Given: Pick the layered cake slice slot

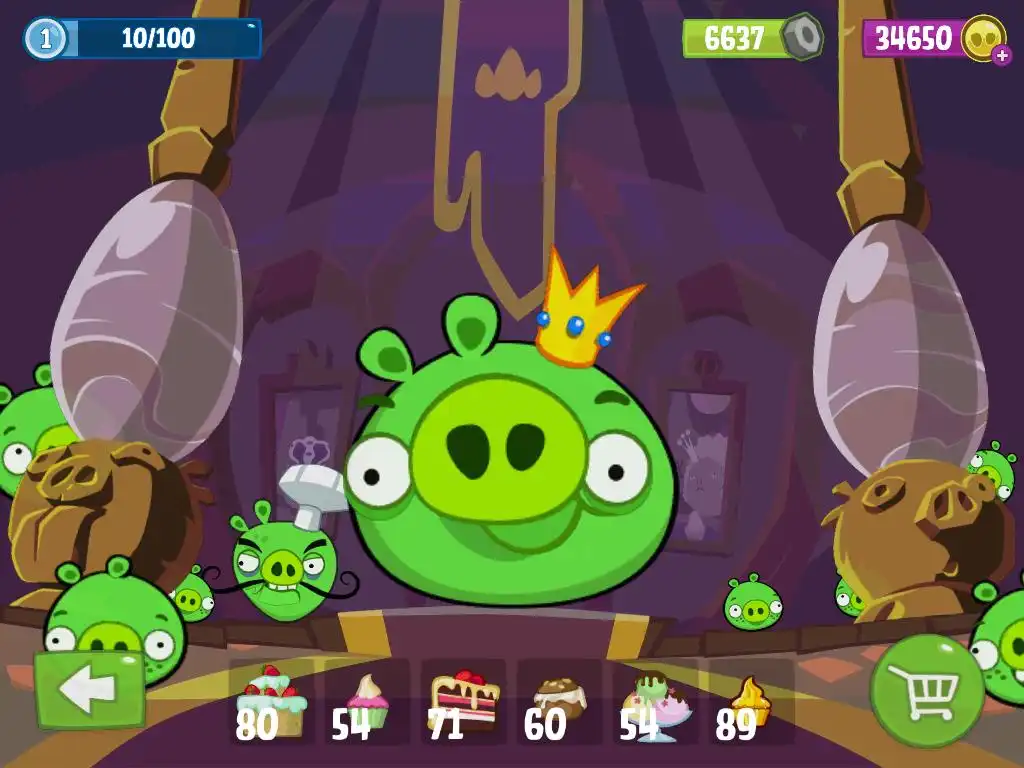Looking at the screenshot, I should [463, 702].
